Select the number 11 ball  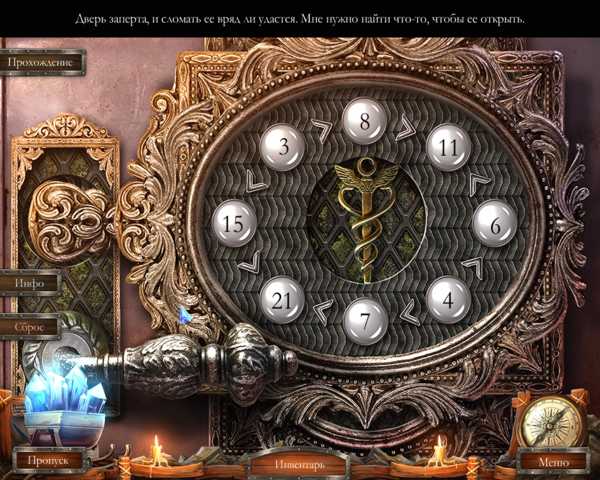pos(448,147)
